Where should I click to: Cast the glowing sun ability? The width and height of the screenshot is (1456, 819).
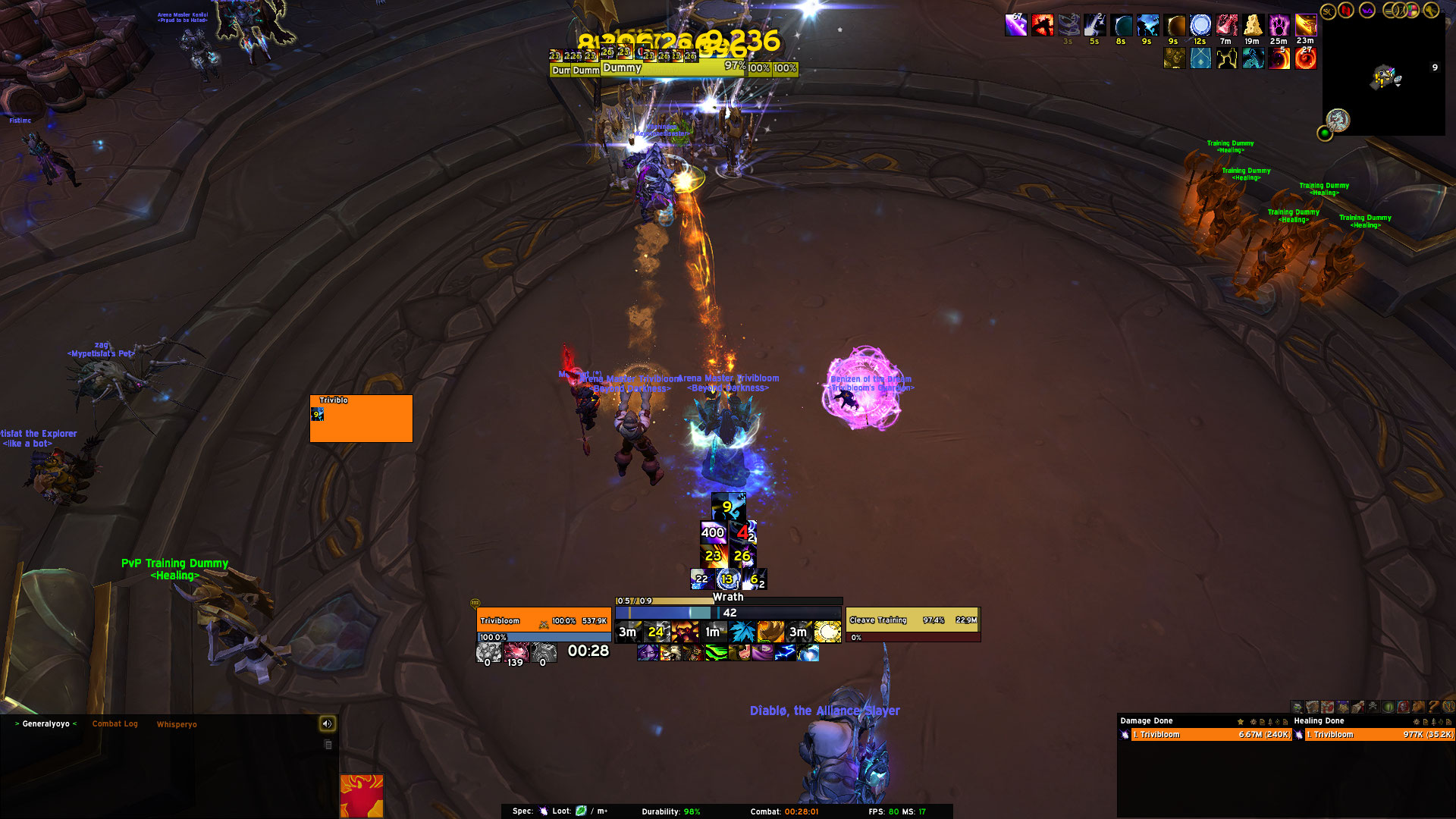coord(827,632)
